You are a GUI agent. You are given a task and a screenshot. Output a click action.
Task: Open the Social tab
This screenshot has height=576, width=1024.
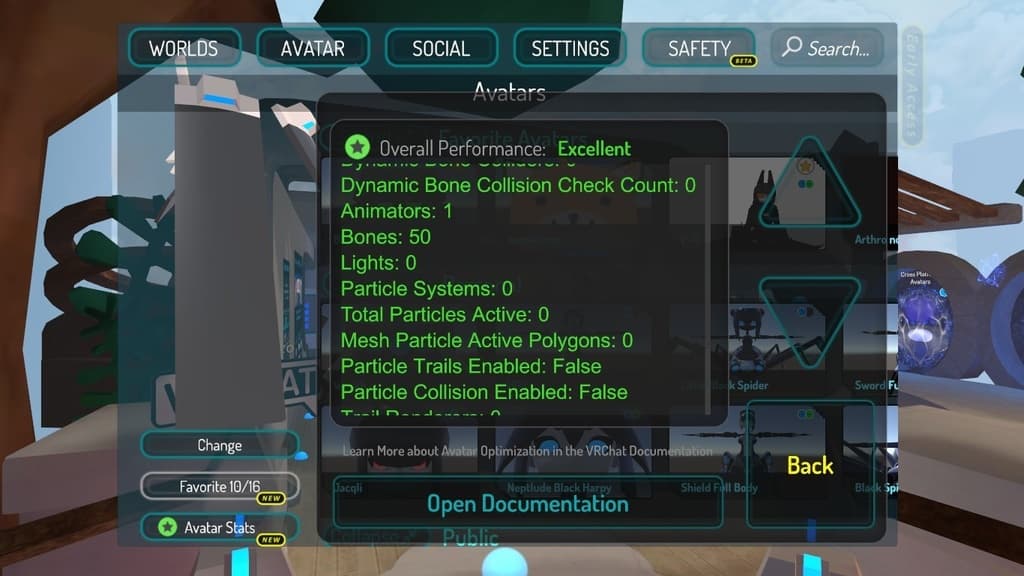click(x=441, y=48)
